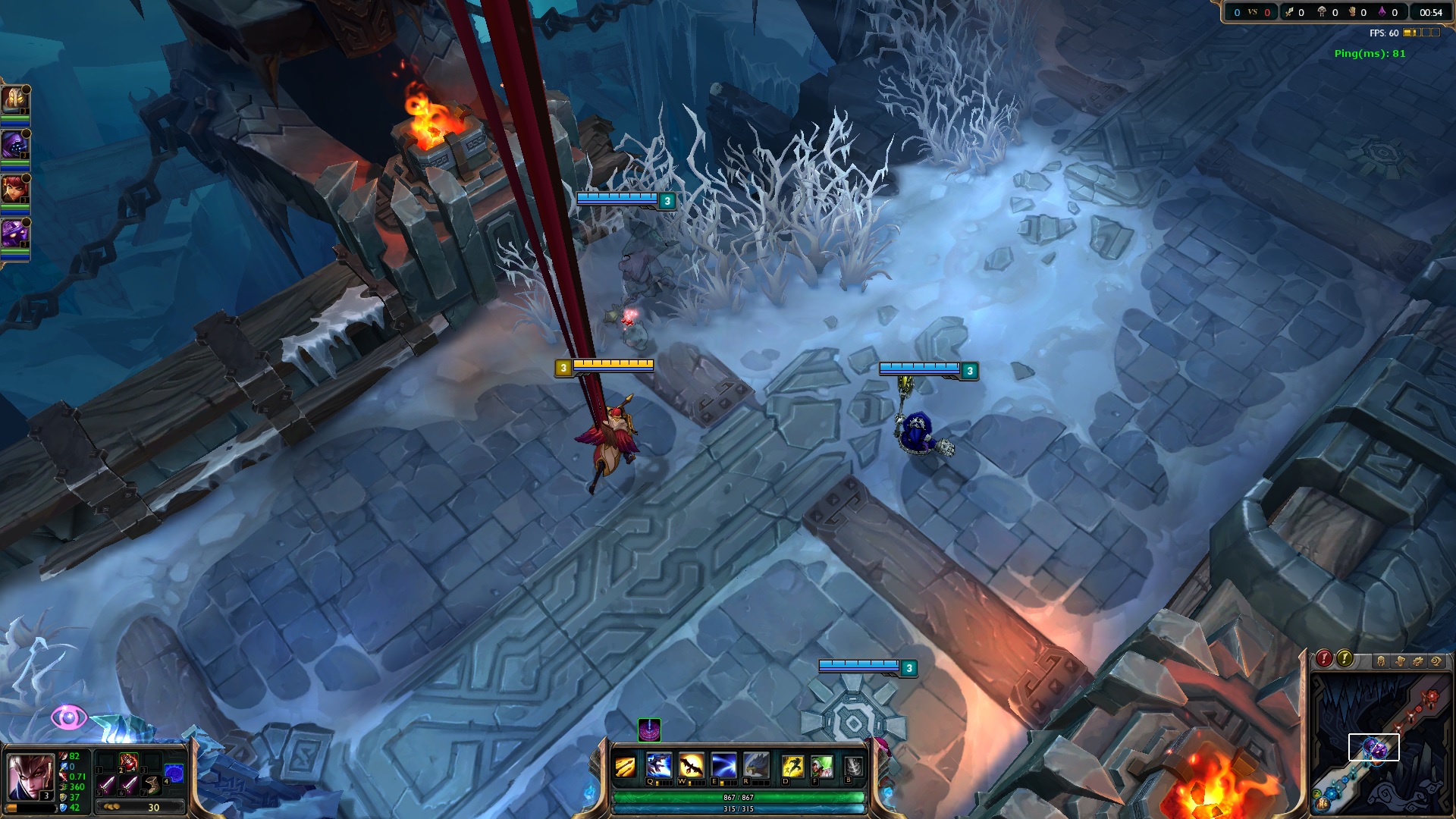This screenshot has height=819, width=1456.
Task: Open the gear settings button above minimap
Action: coord(1418,661)
